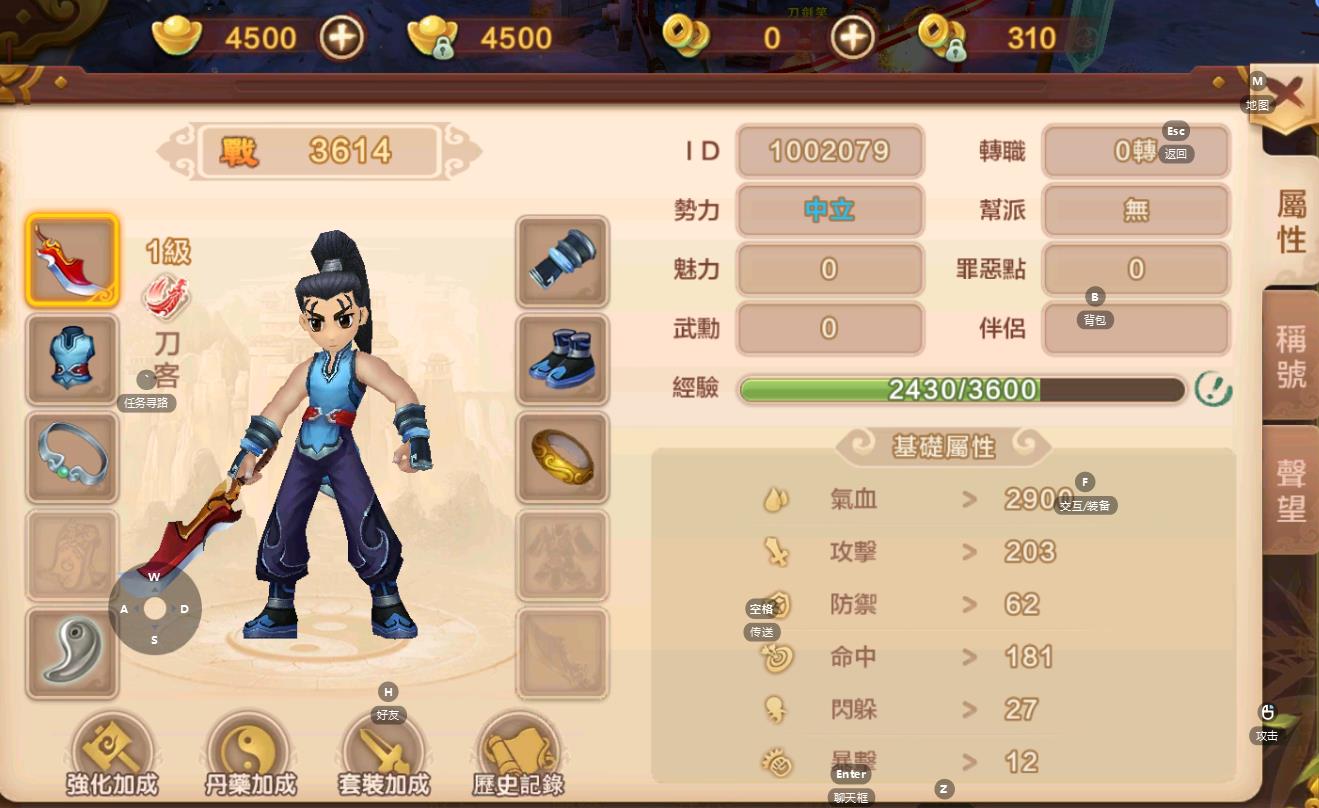Expand the 攻擊 attack attribute details
1319x808 pixels.
(969, 551)
